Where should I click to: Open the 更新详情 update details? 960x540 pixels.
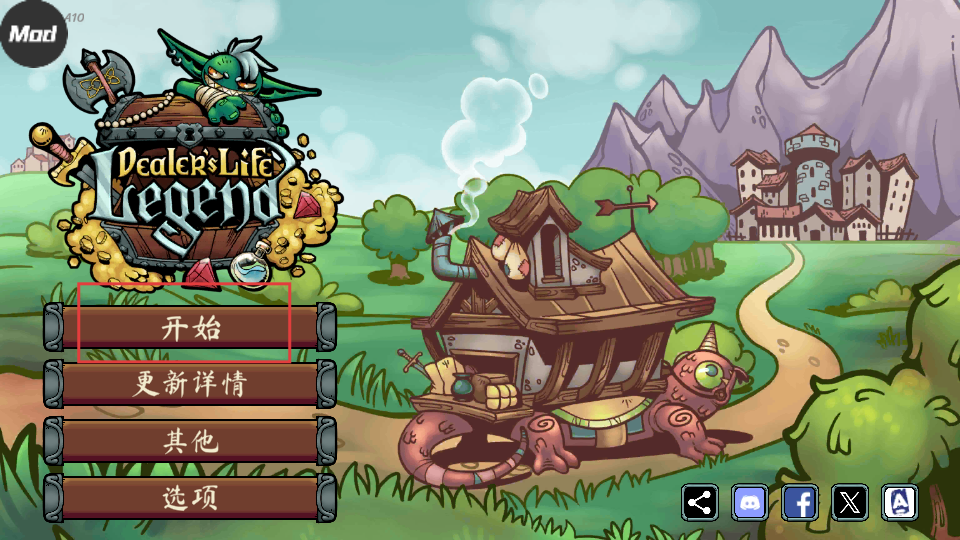coord(190,383)
